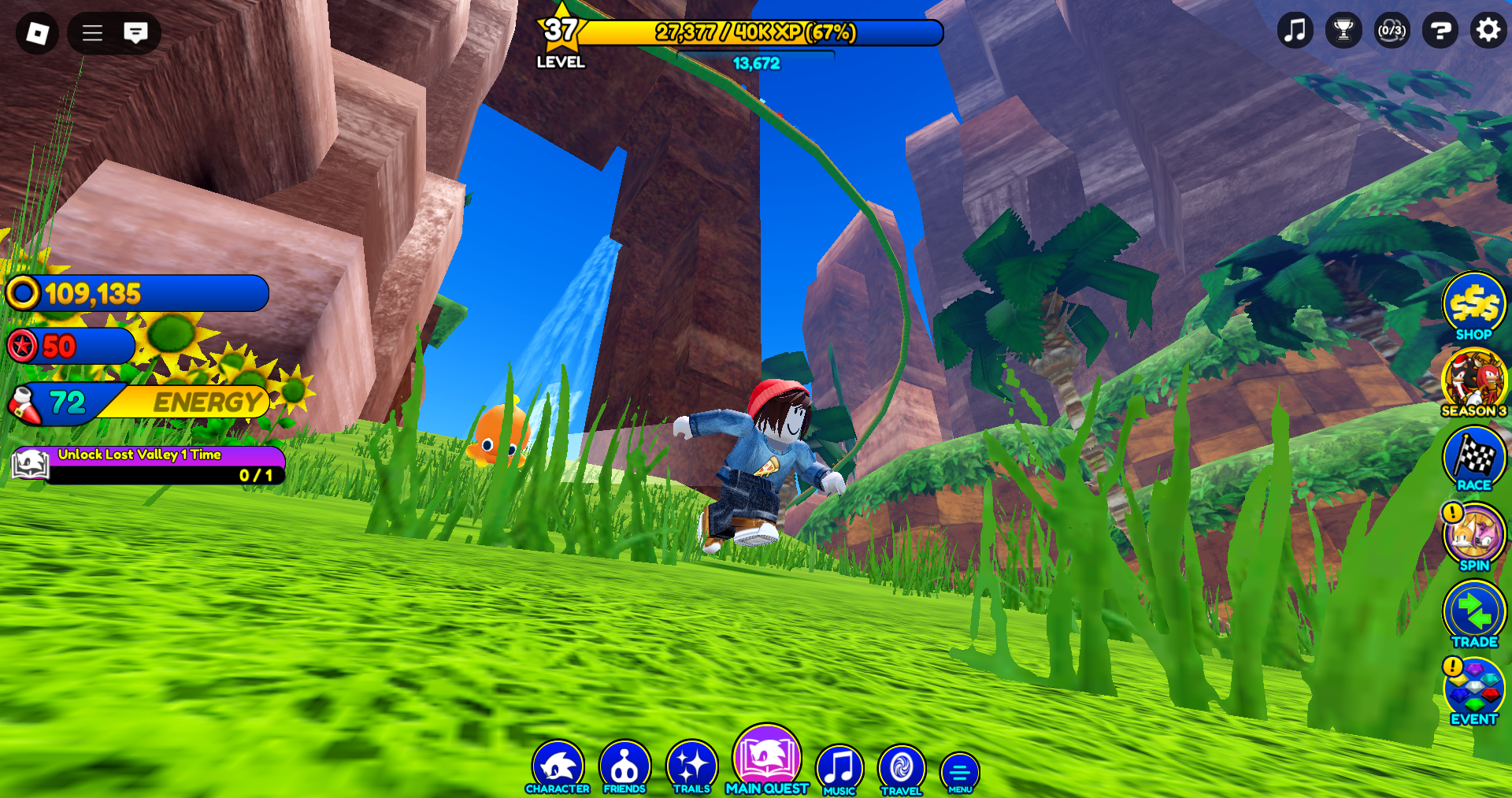Open the Trade menu
Screen dimensions: 1512x798
[x=1473, y=613]
